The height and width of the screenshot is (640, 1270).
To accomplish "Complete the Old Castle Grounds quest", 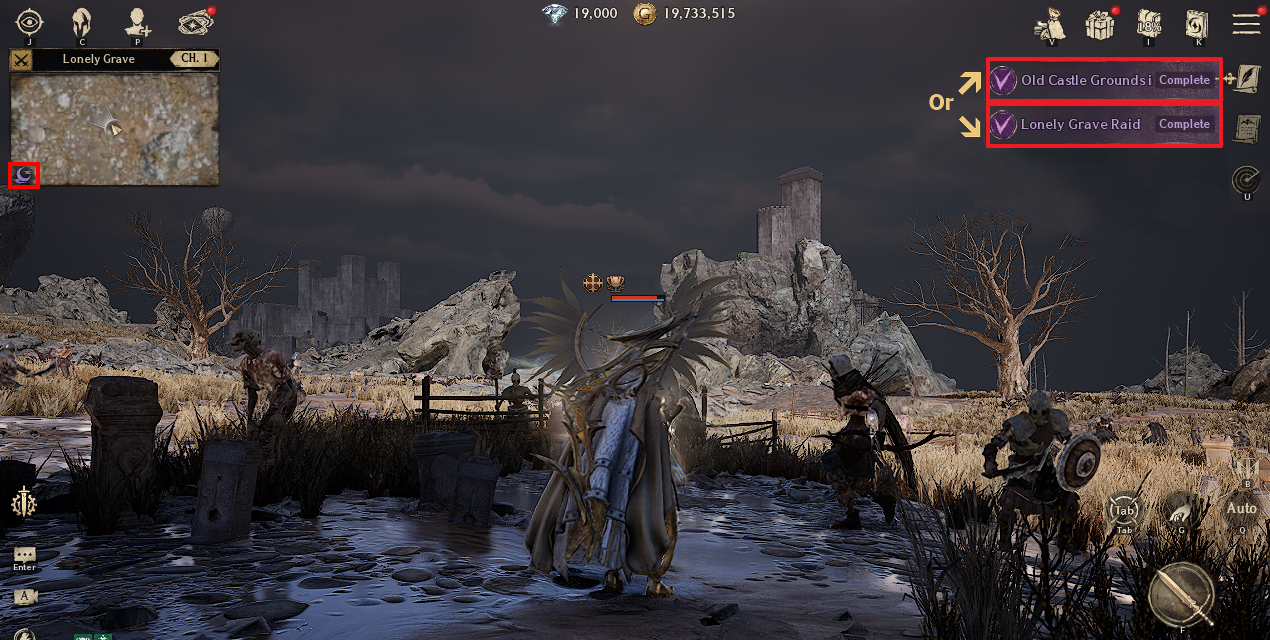I will point(1184,80).
